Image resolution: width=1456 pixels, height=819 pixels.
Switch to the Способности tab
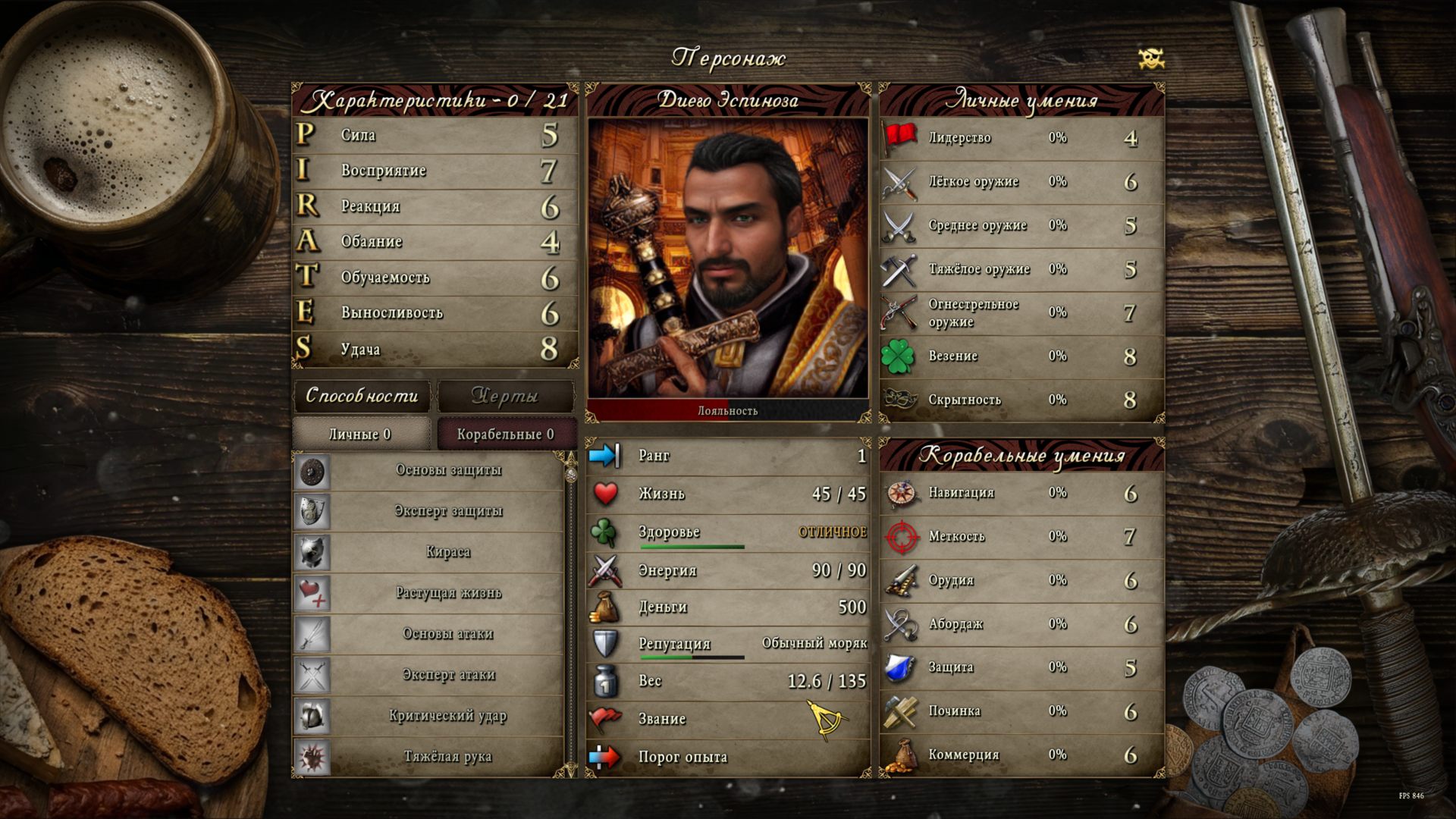(x=362, y=396)
